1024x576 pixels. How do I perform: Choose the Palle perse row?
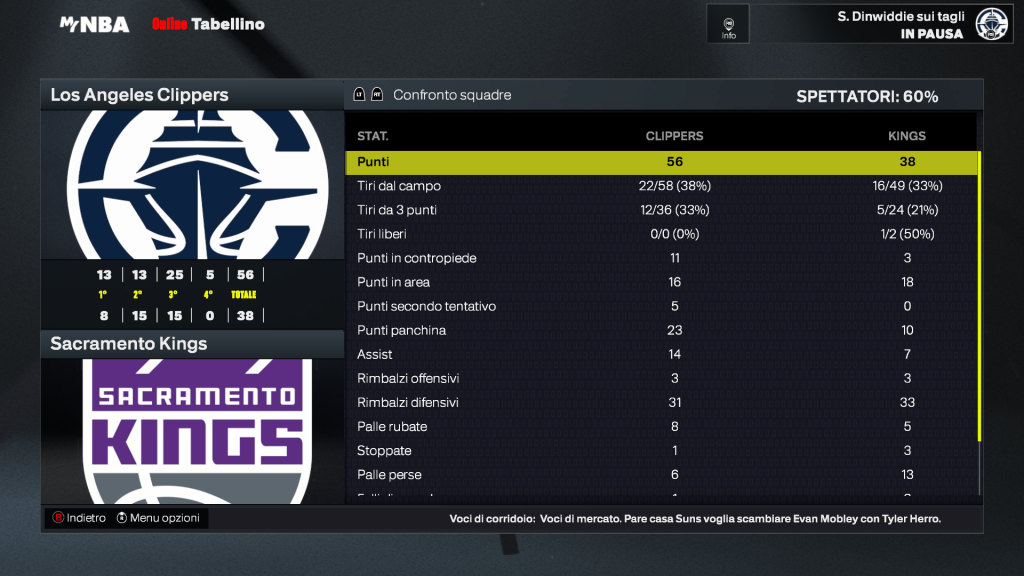[x=660, y=474]
